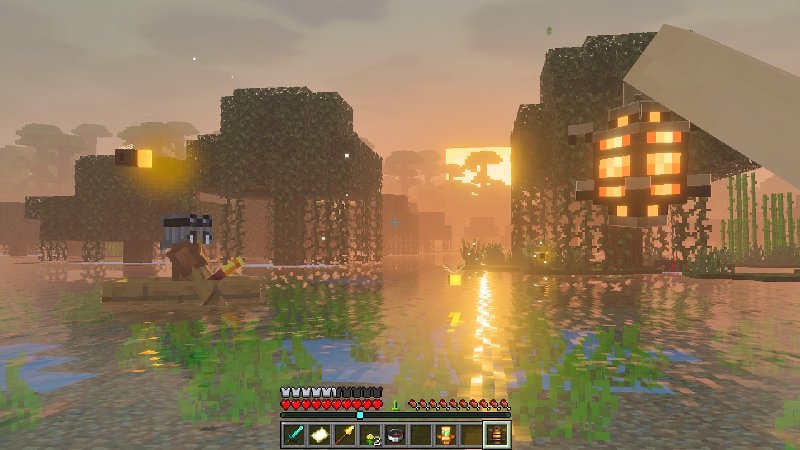Select the diamond sword hotbar slot
Screen dimensions: 800x450
(295, 434)
